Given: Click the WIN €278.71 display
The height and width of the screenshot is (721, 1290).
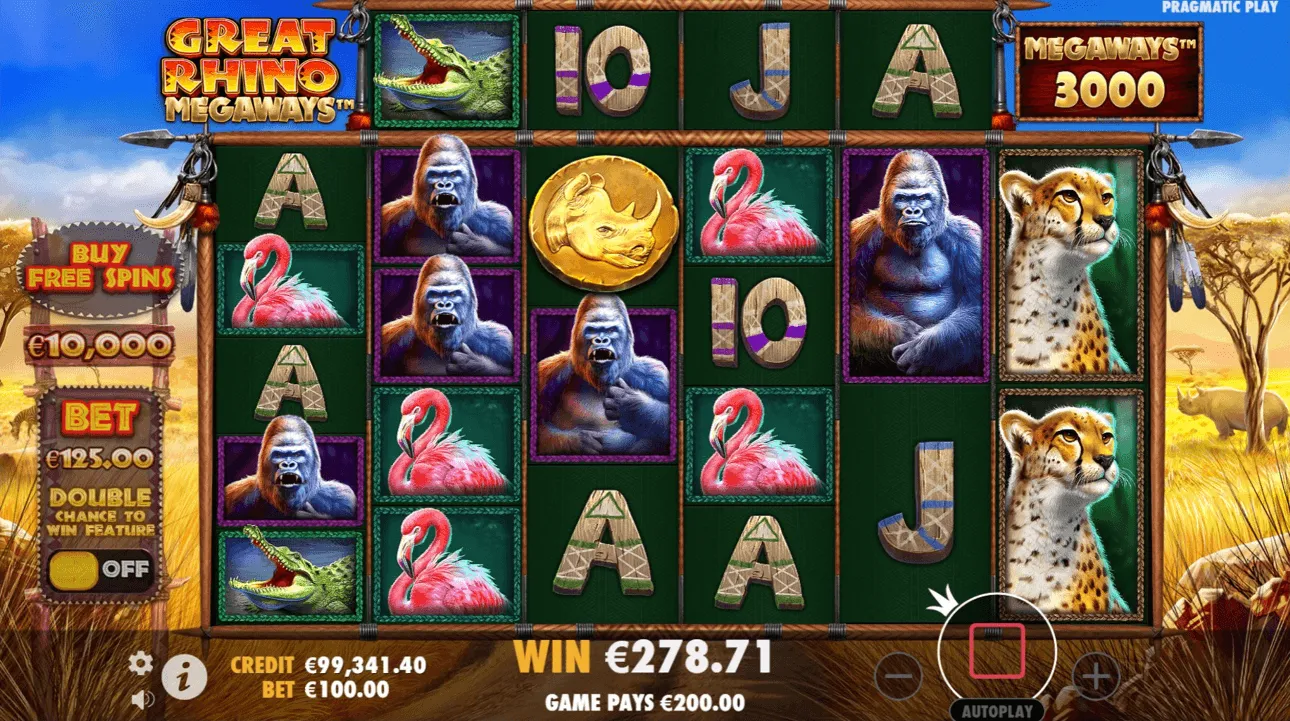Looking at the screenshot, I should tap(644, 658).
